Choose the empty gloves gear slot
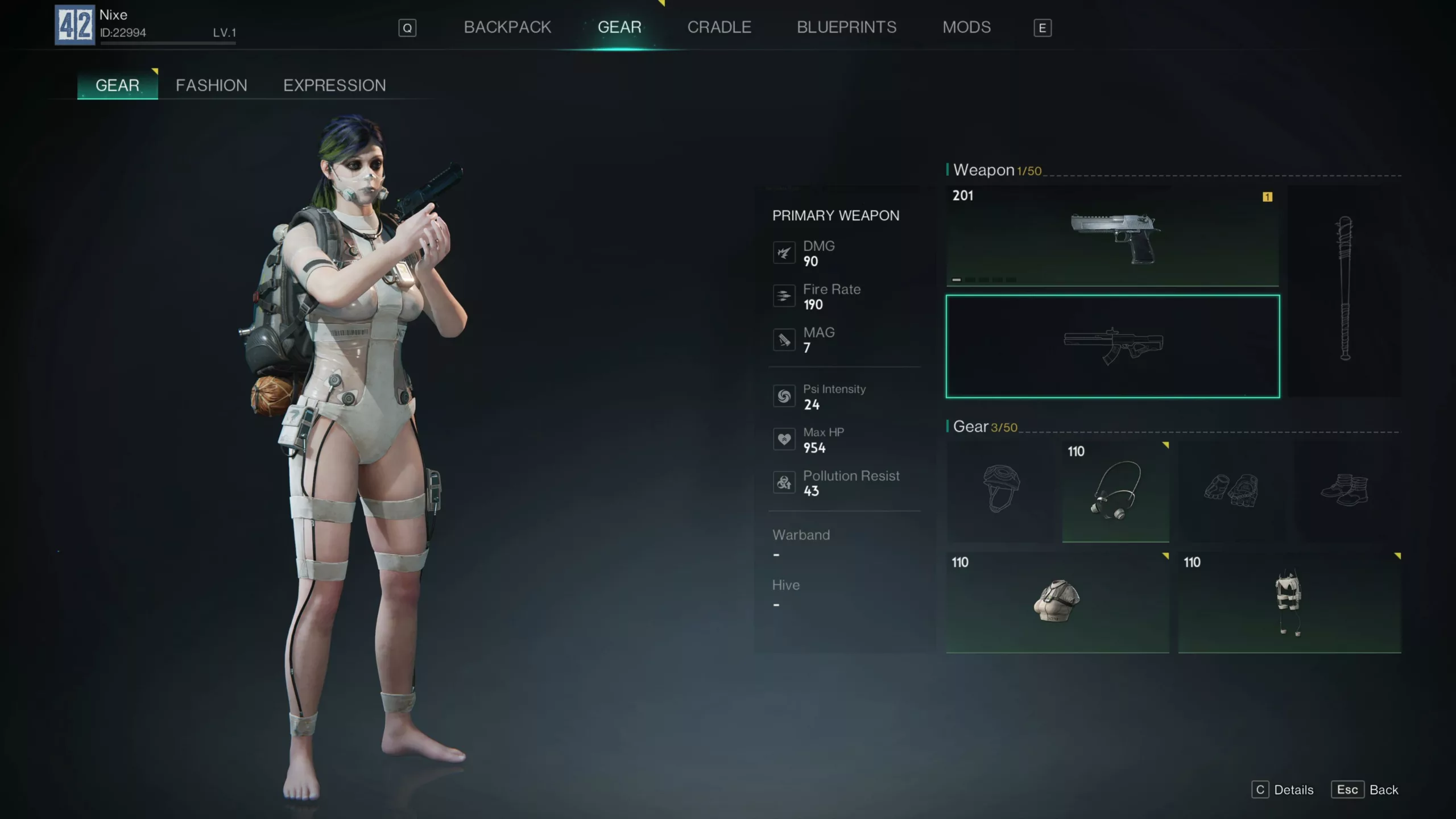 click(x=1231, y=490)
